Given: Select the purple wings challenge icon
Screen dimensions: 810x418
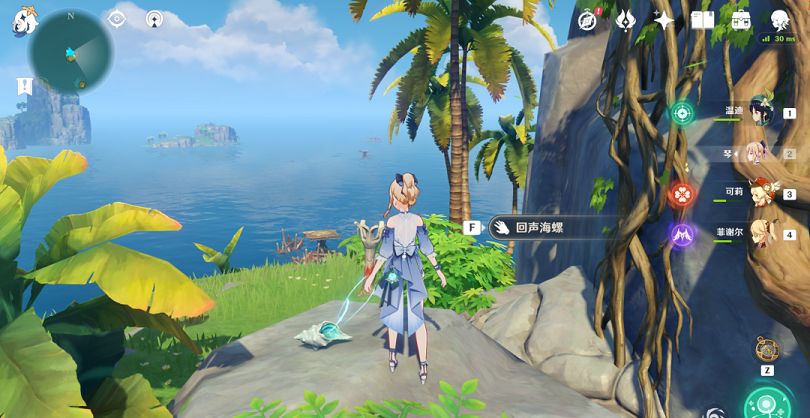Looking at the screenshot, I should tap(682, 235).
